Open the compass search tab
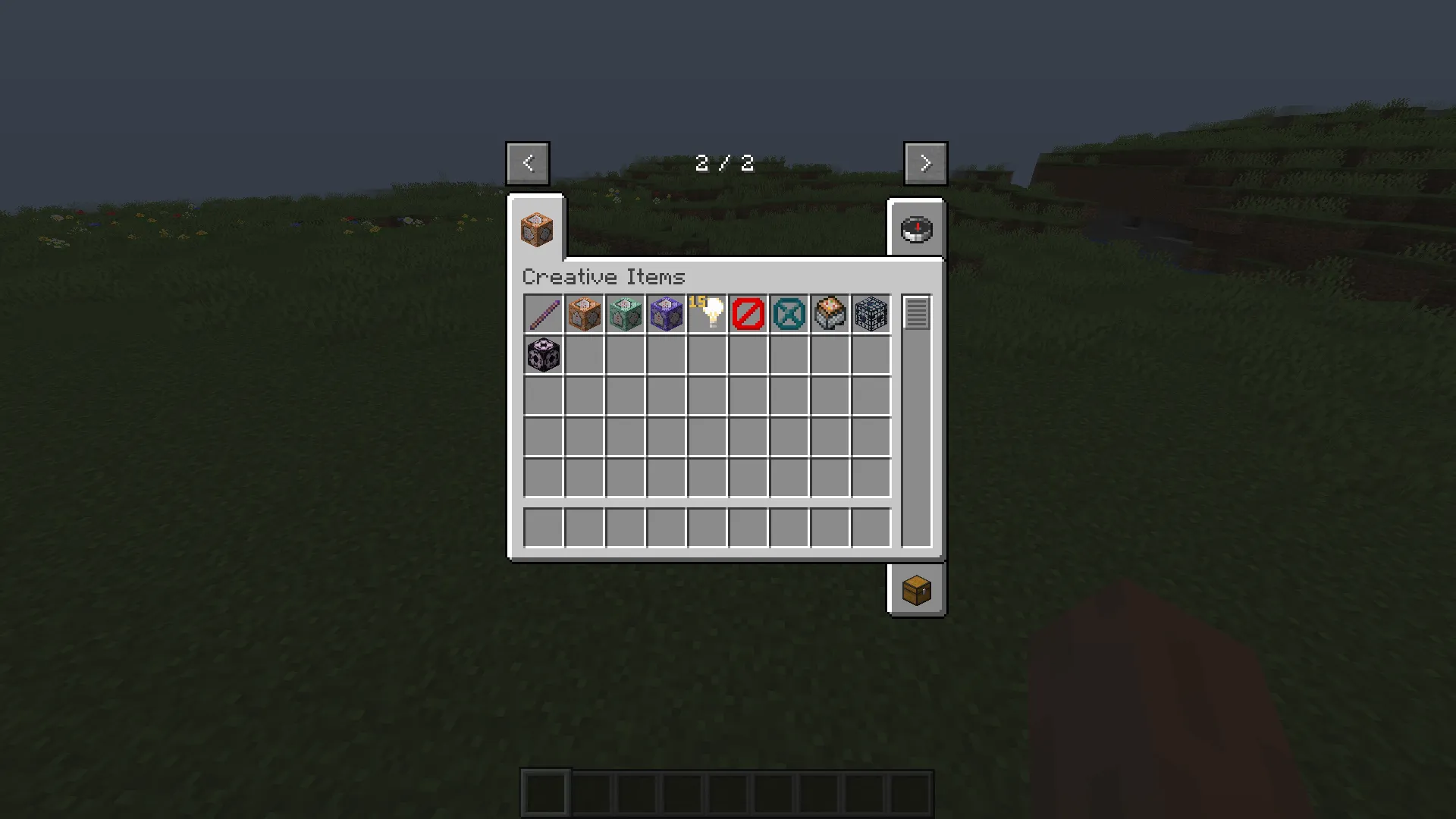Viewport: 1456px width, 819px height. 916,229
